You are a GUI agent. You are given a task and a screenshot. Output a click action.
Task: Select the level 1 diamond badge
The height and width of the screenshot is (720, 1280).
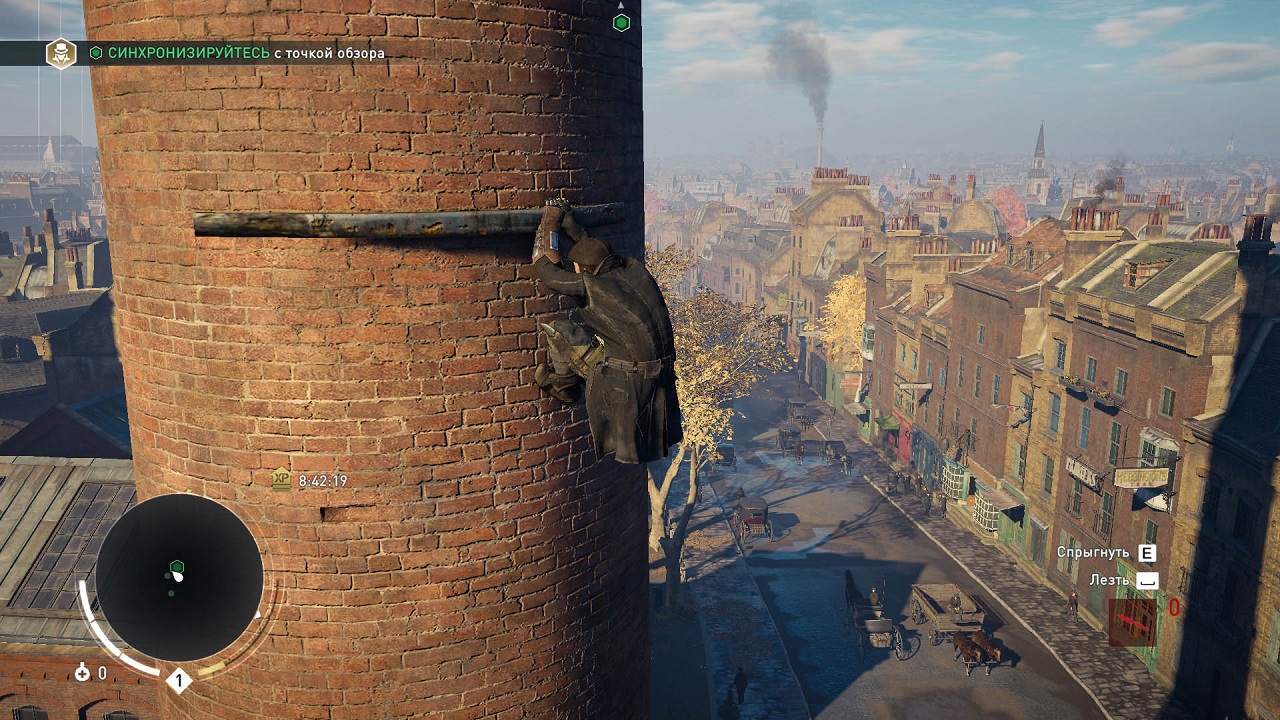coord(178,681)
